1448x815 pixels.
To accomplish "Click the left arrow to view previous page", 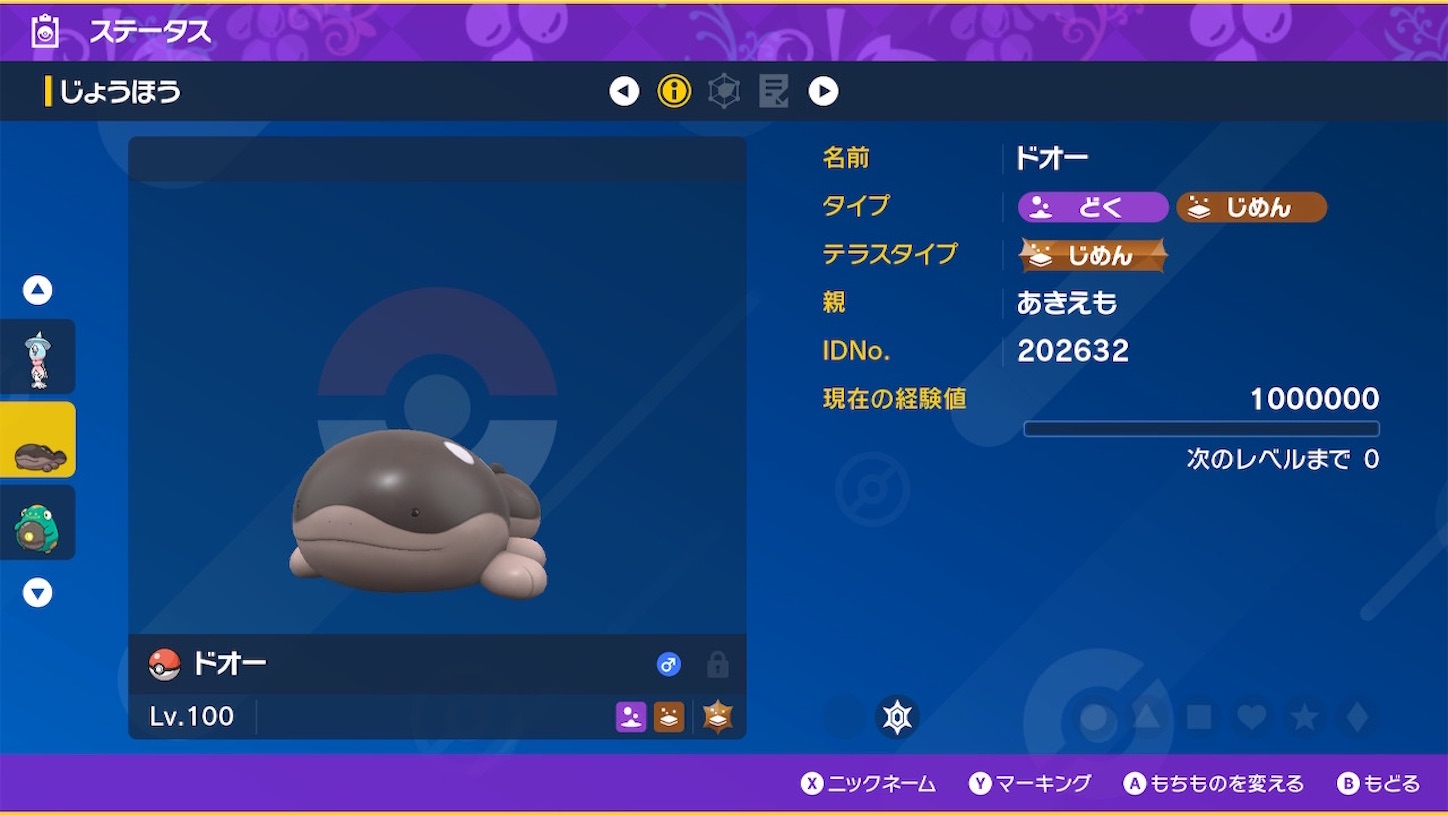I will pos(623,90).
